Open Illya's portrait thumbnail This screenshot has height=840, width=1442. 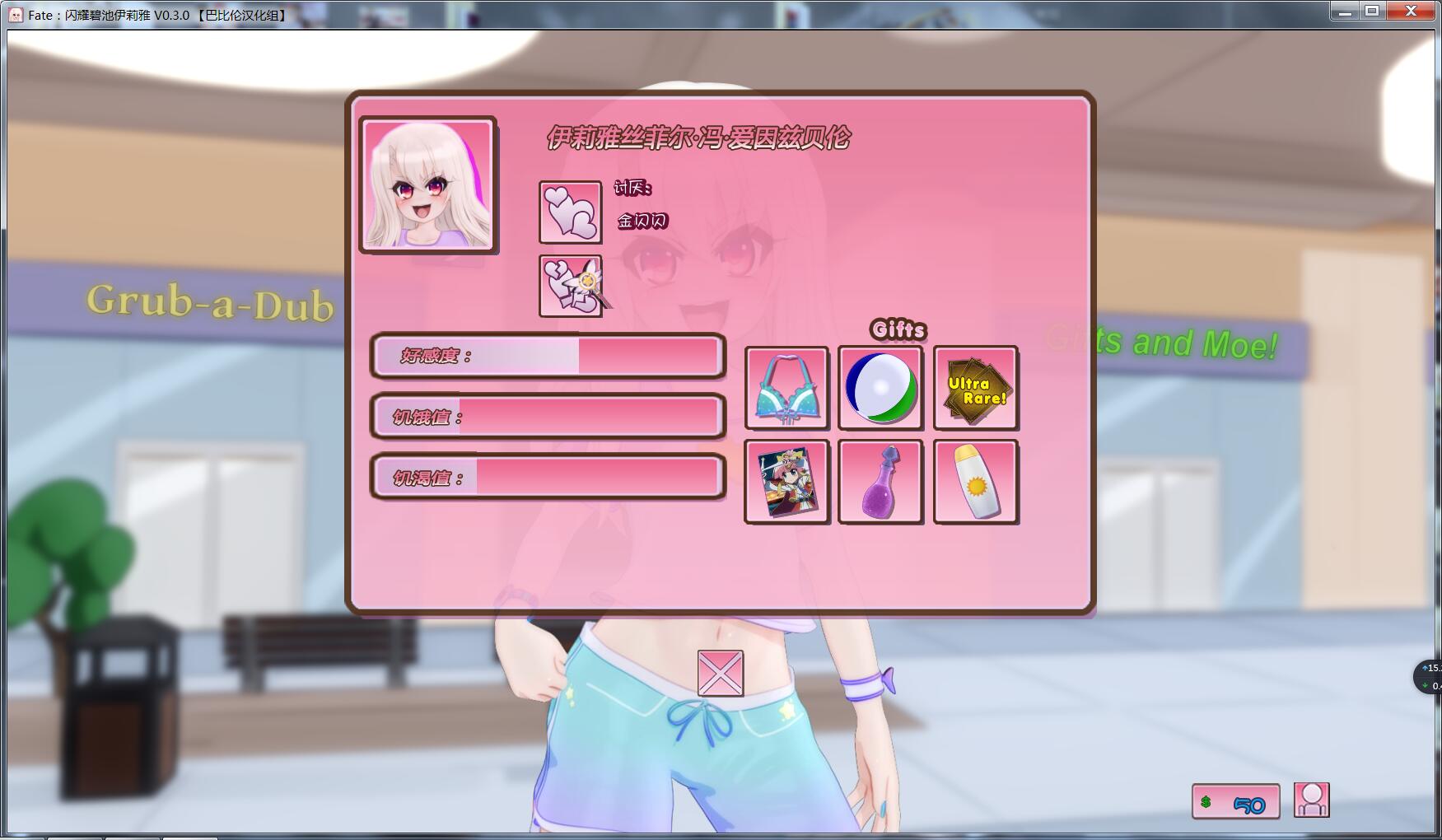click(x=427, y=184)
